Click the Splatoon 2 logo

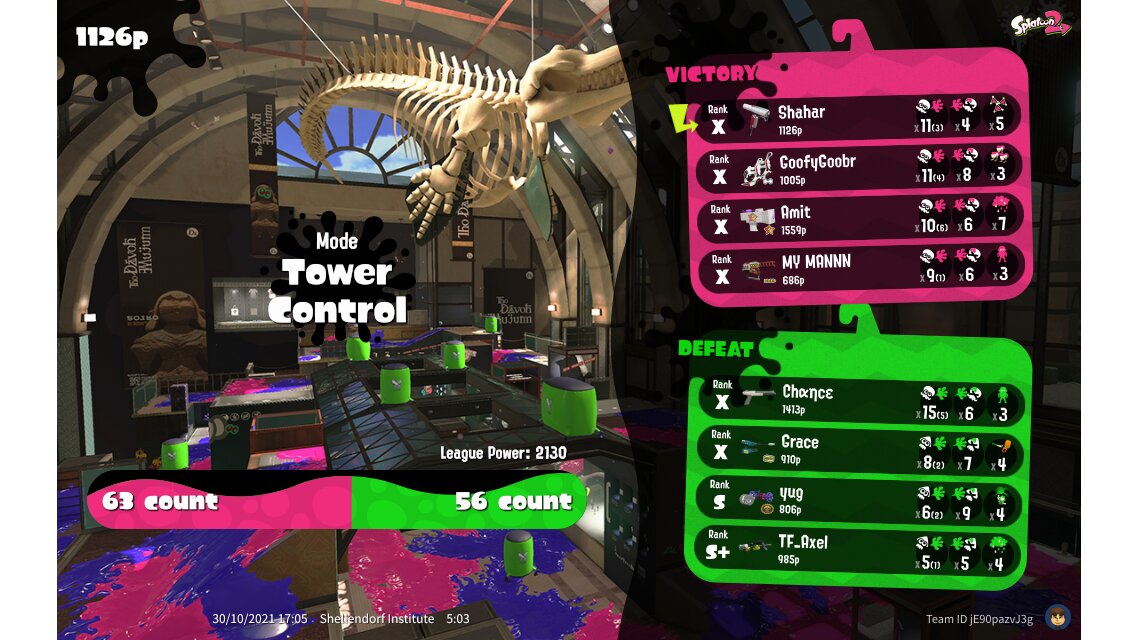(1040, 25)
